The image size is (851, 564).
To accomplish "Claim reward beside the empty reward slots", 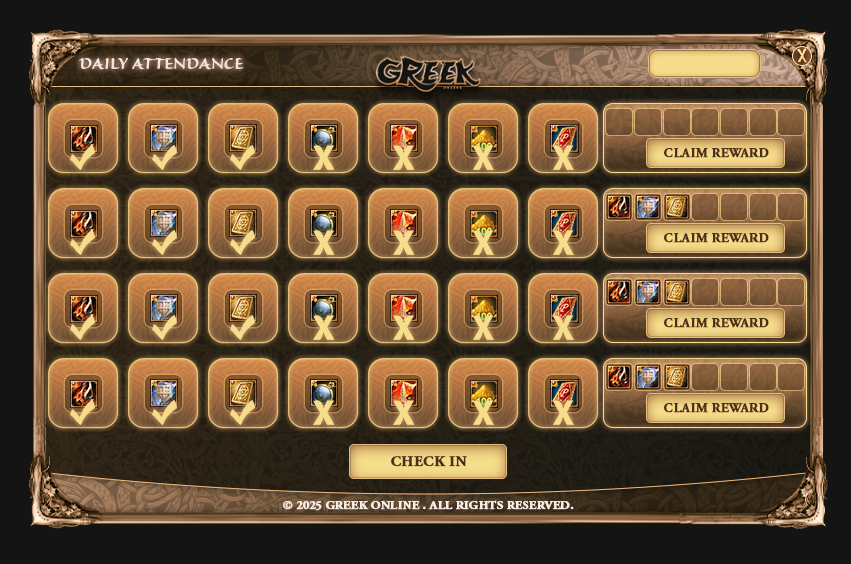I will (715, 153).
